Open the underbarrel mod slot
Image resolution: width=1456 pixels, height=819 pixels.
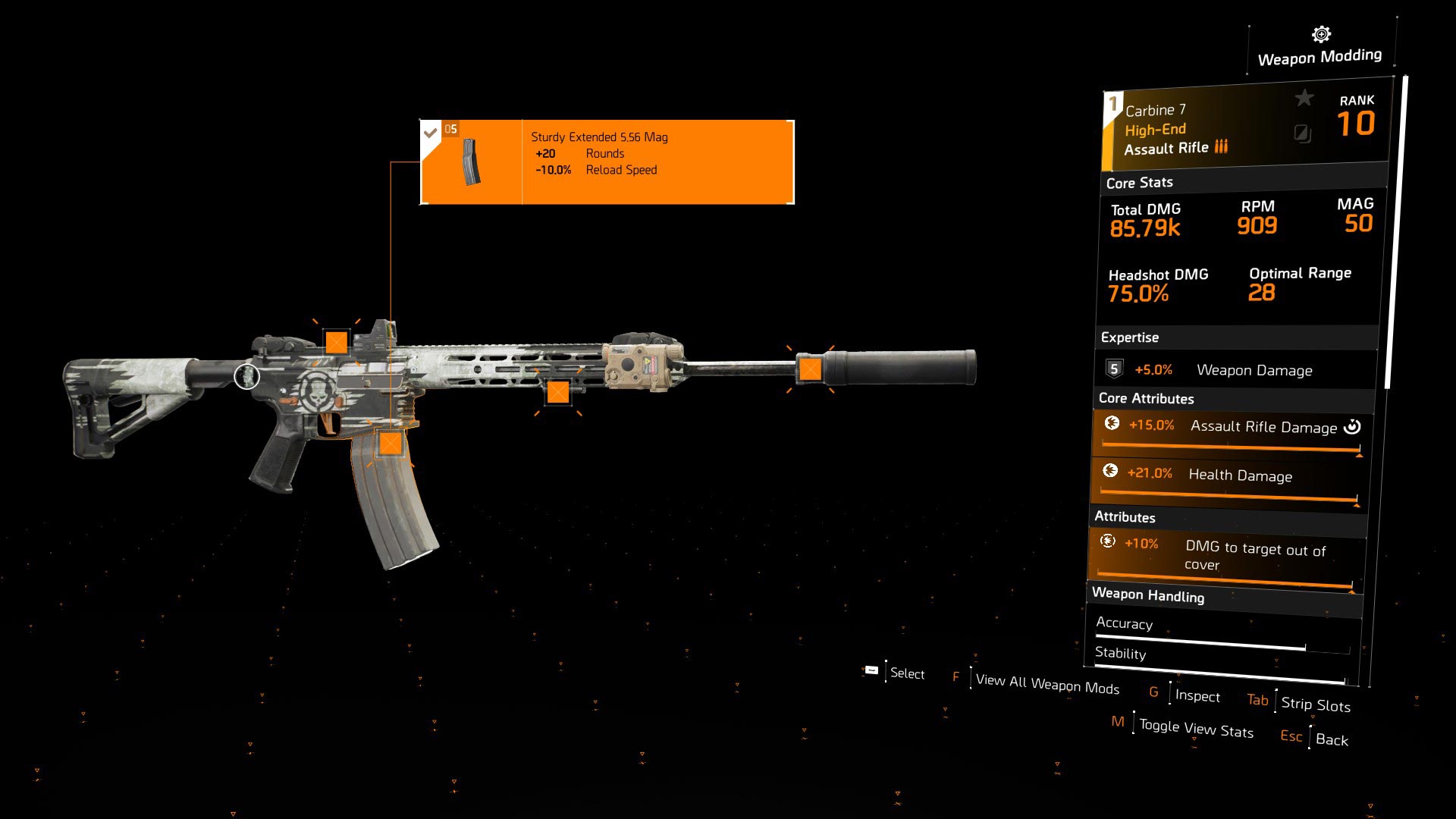[x=559, y=393]
